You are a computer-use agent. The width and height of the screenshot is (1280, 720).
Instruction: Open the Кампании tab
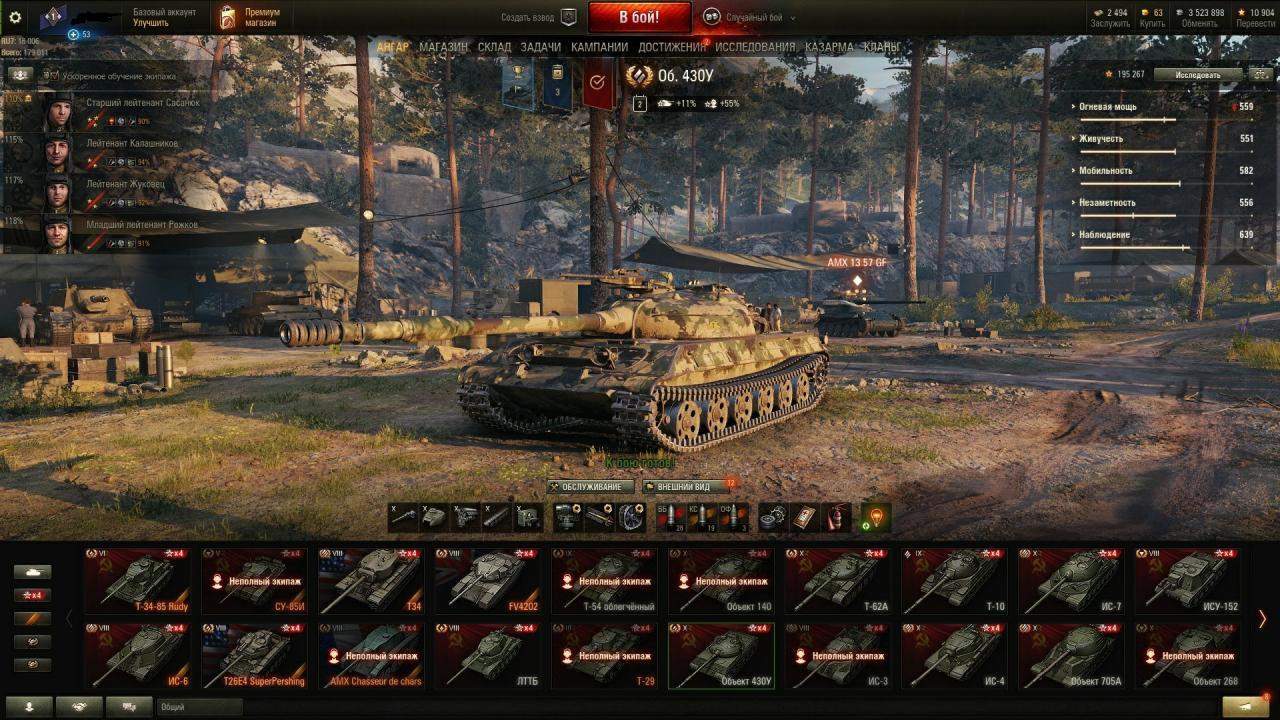pyautogui.click(x=599, y=47)
